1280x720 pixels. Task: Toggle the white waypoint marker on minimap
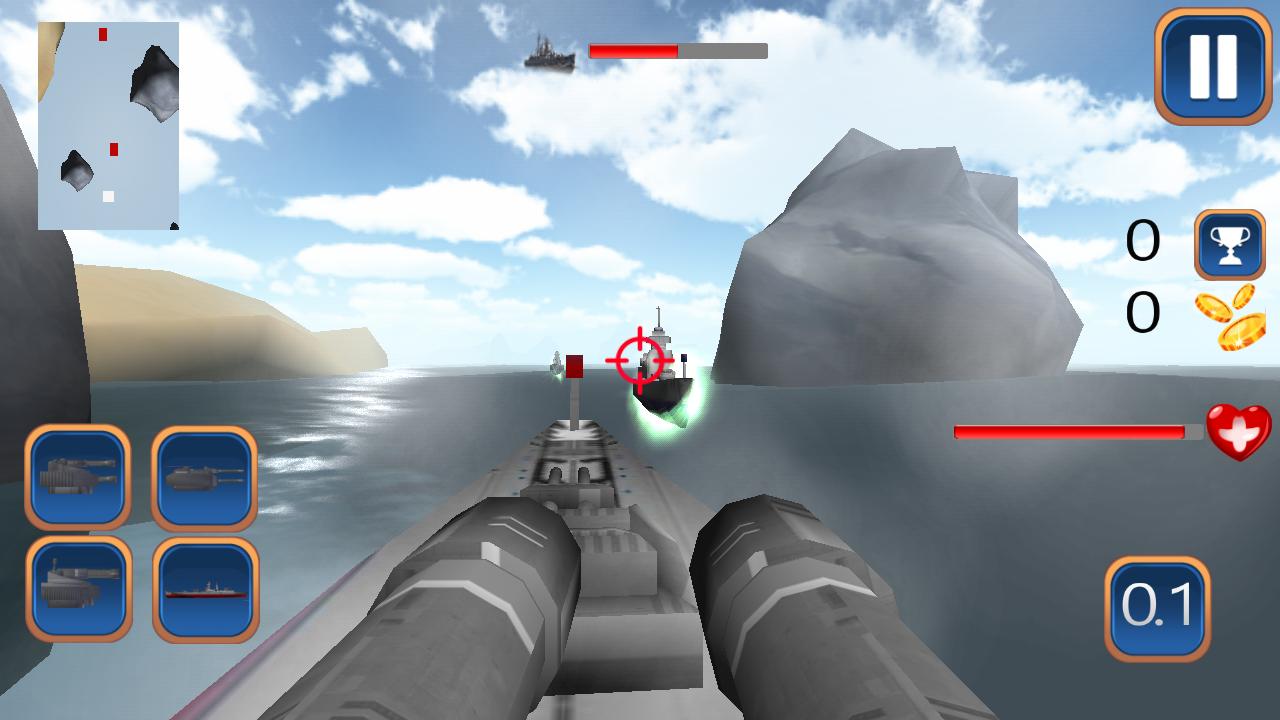tap(108, 196)
